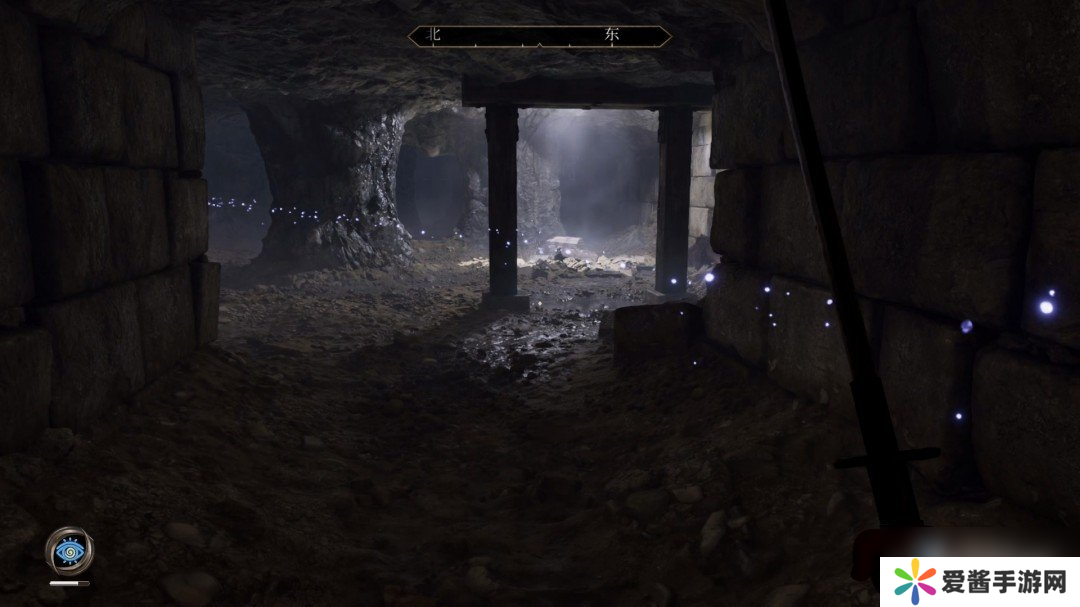Click the compass bar showing 北 and 东
Viewport: 1080px width, 607px height.
(540, 36)
